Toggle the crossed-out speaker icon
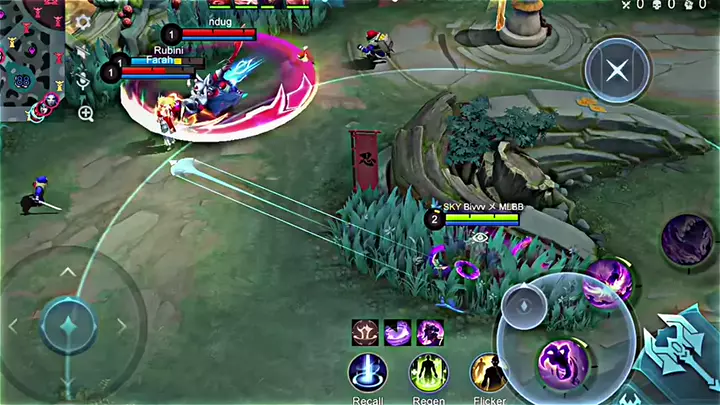 click(x=83, y=52)
